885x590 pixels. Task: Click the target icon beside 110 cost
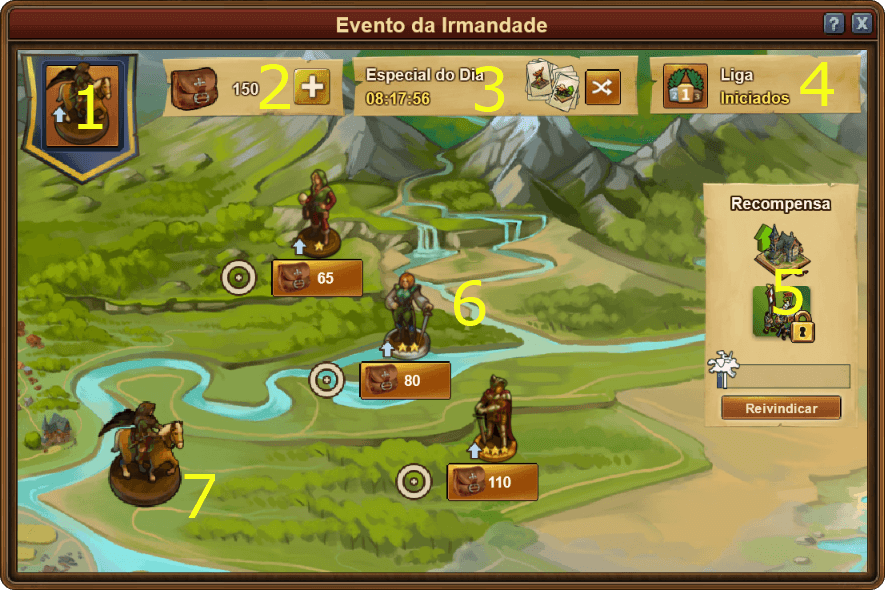[x=413, y=481]
